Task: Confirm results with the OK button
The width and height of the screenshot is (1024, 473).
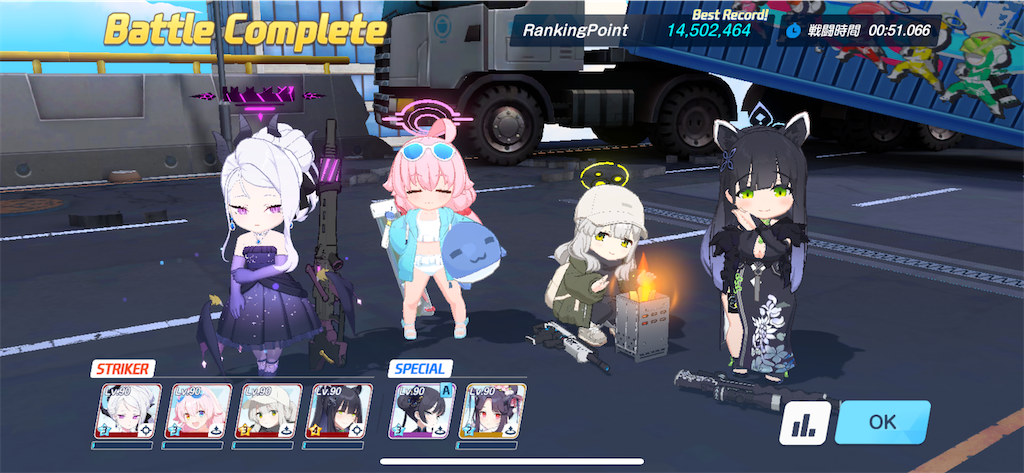Action: pyautogui.click(x=882, y=422)
